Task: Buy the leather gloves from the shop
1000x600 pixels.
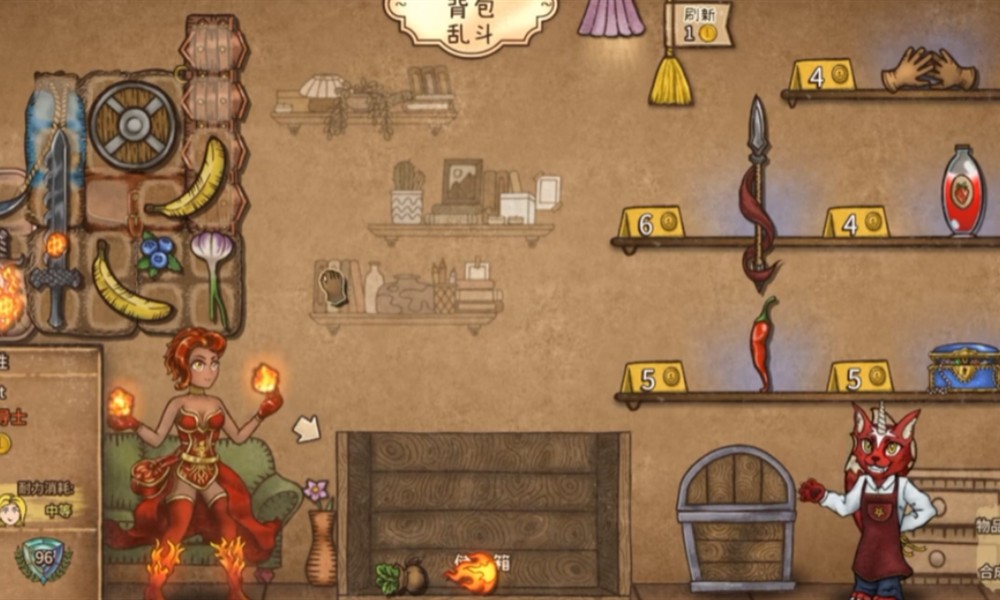Action: (928, 70)
